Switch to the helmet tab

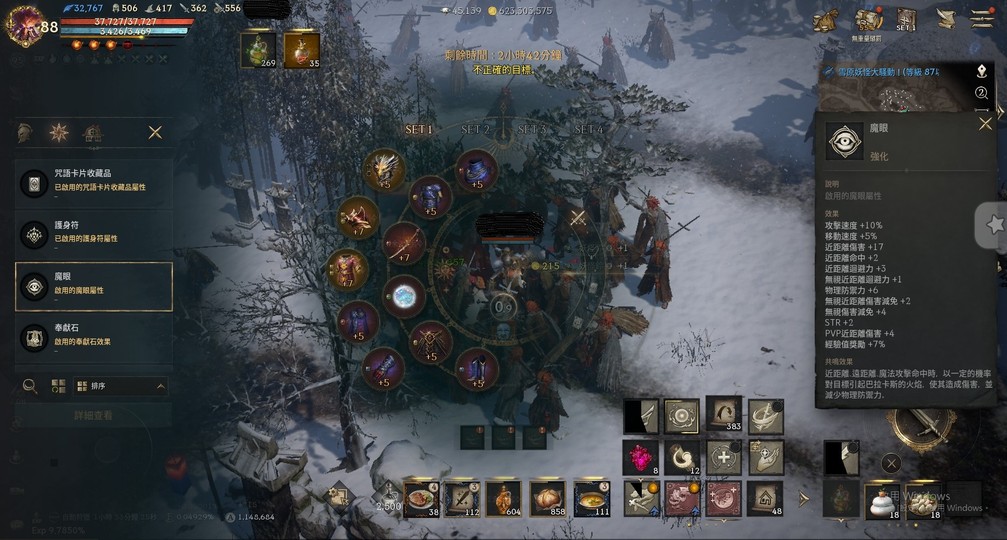coord(26,132)
